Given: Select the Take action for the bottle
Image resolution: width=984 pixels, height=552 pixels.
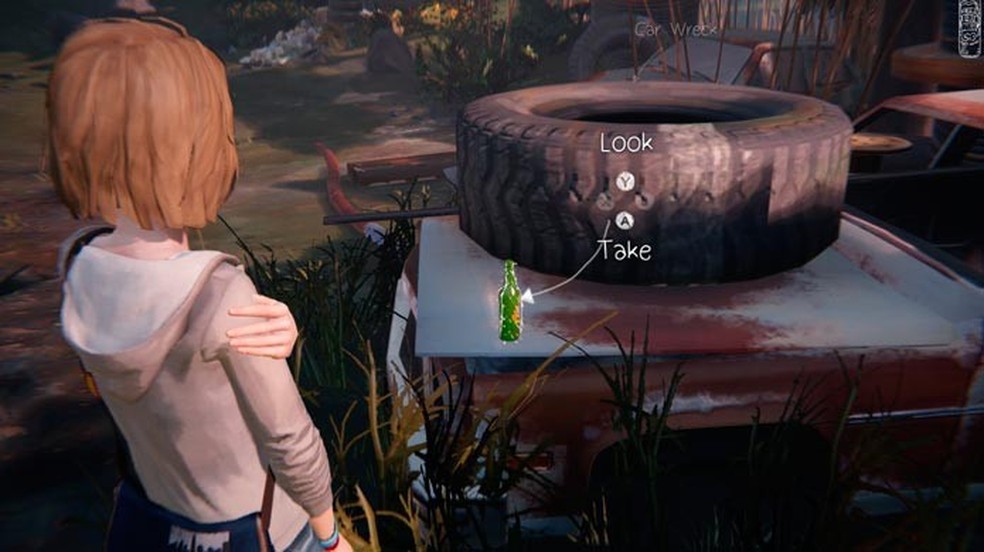Looking at the screenshot, I should click(x=625, y=249).
